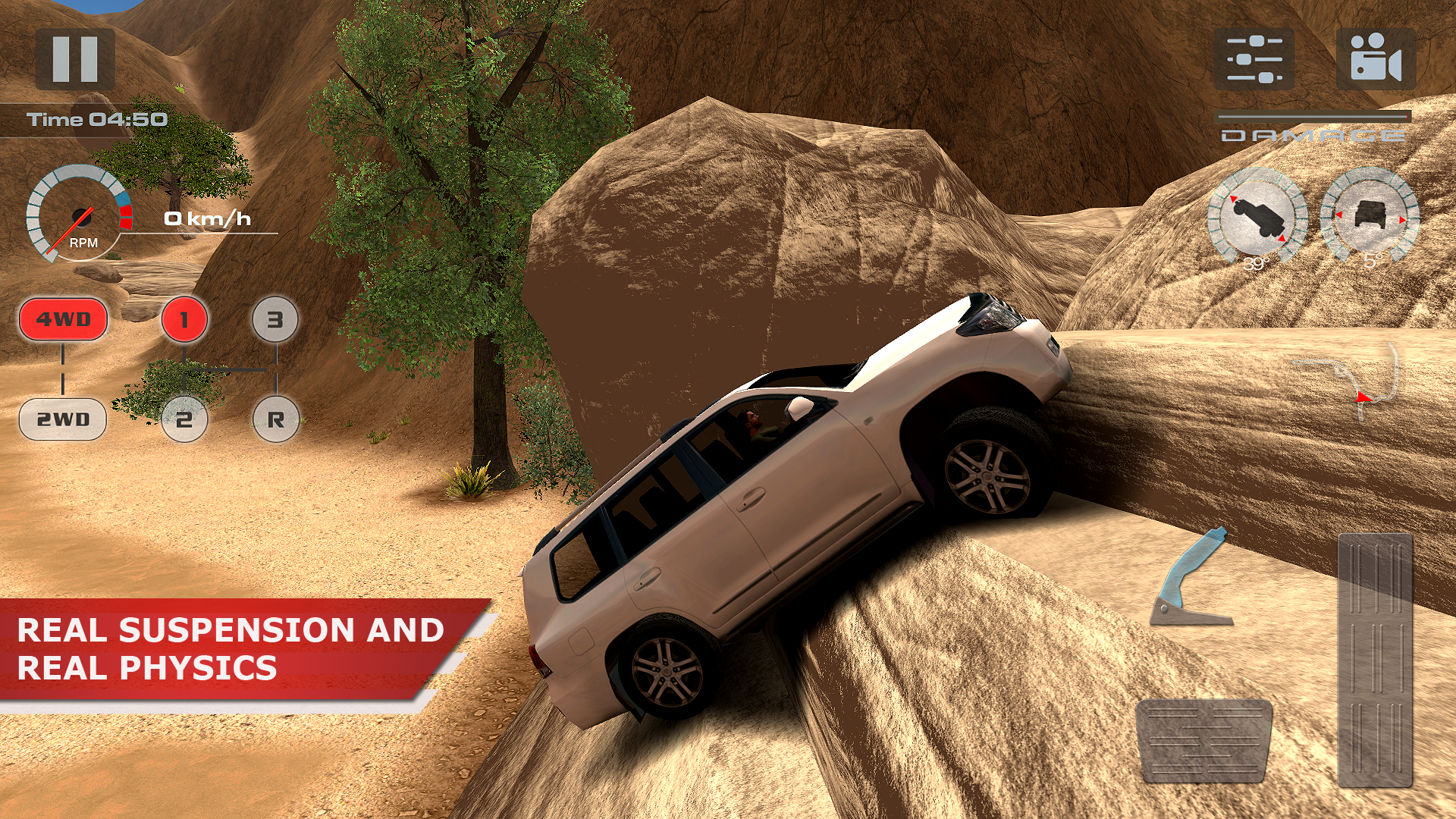Pull the blue handbrake lever

[1191, 578]
